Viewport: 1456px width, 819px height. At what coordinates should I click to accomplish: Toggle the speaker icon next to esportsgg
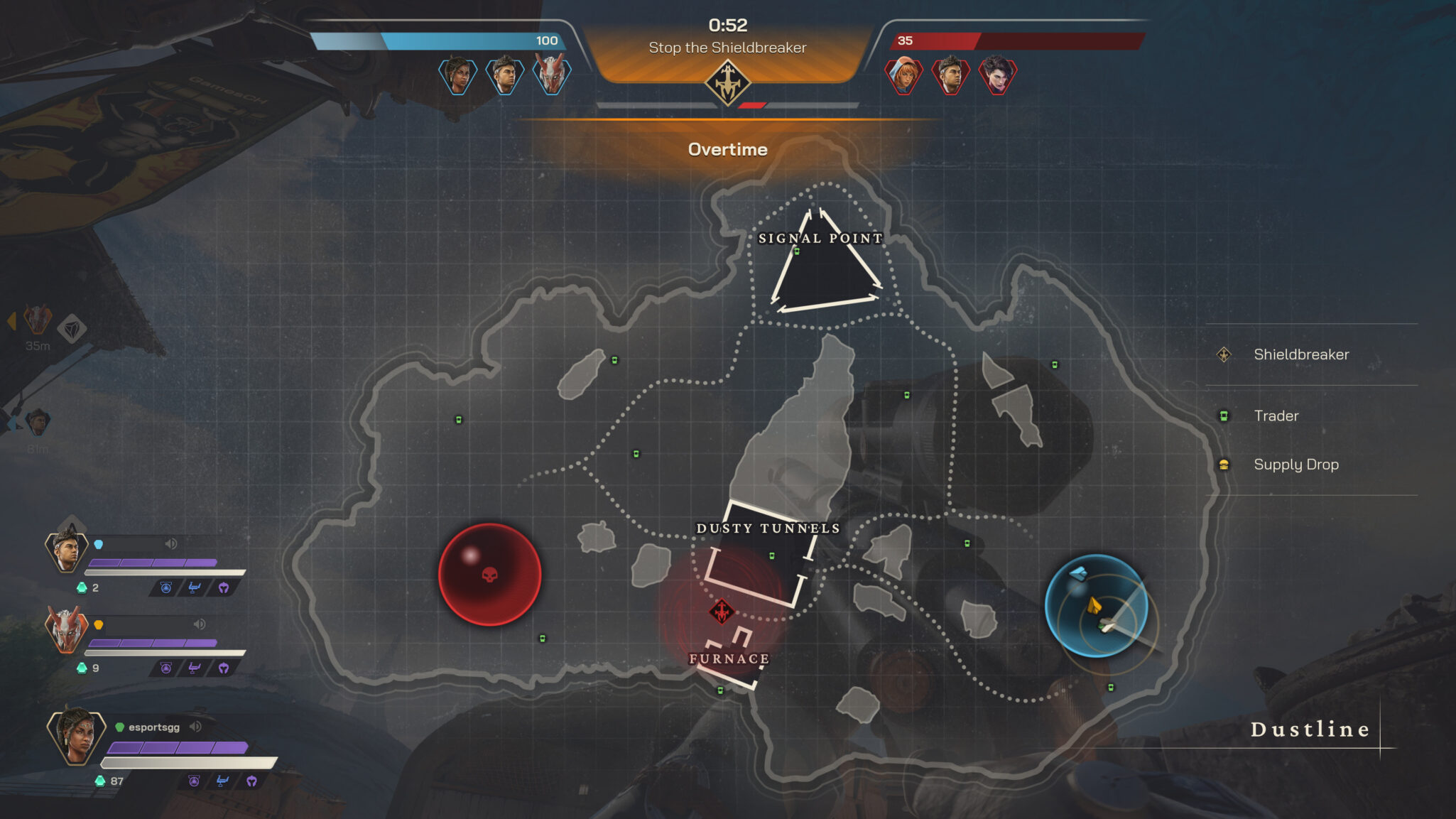point(196,727)
